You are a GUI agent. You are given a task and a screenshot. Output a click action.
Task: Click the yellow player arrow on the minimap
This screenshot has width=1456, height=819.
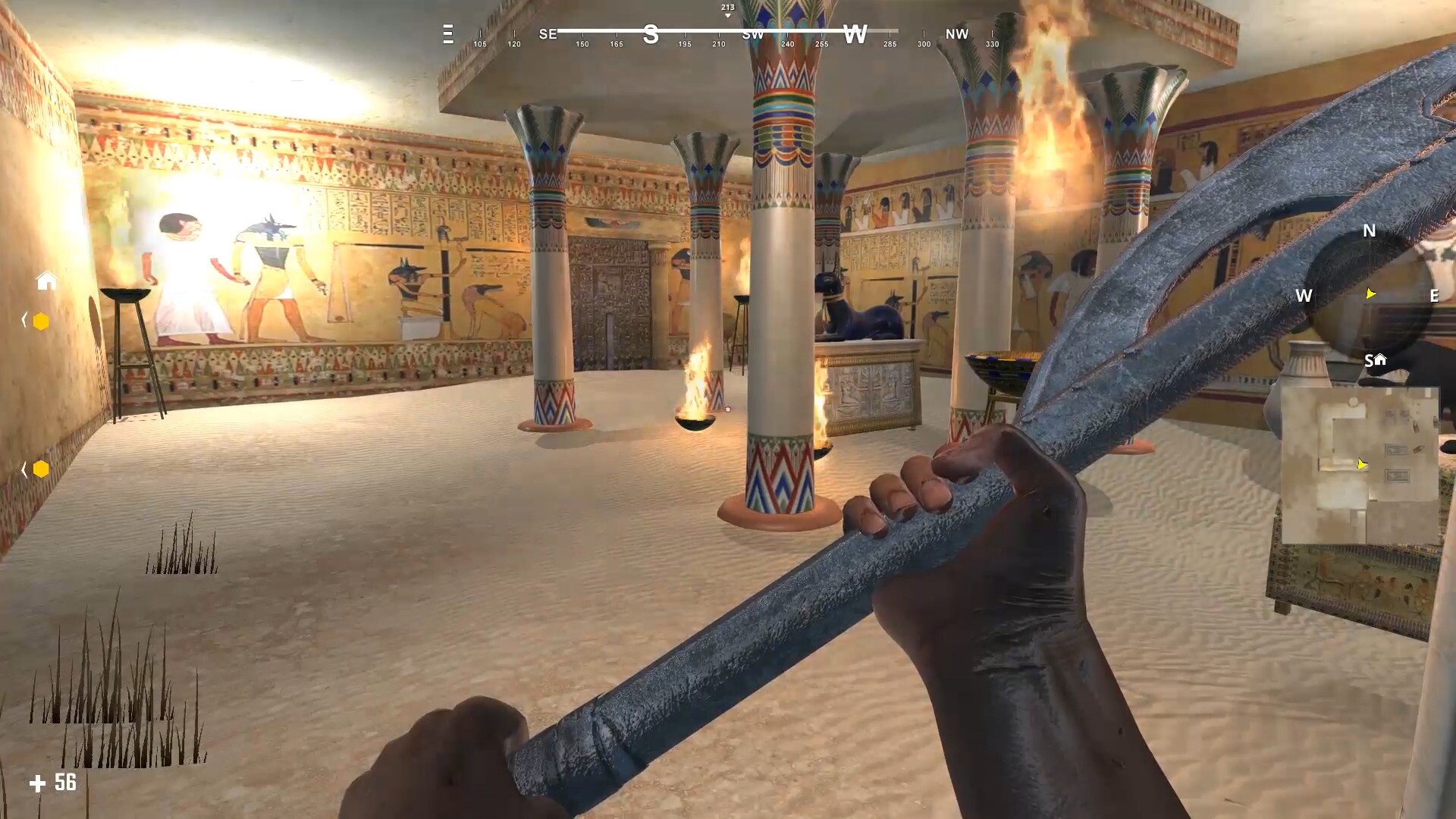tap(1362, 465)
